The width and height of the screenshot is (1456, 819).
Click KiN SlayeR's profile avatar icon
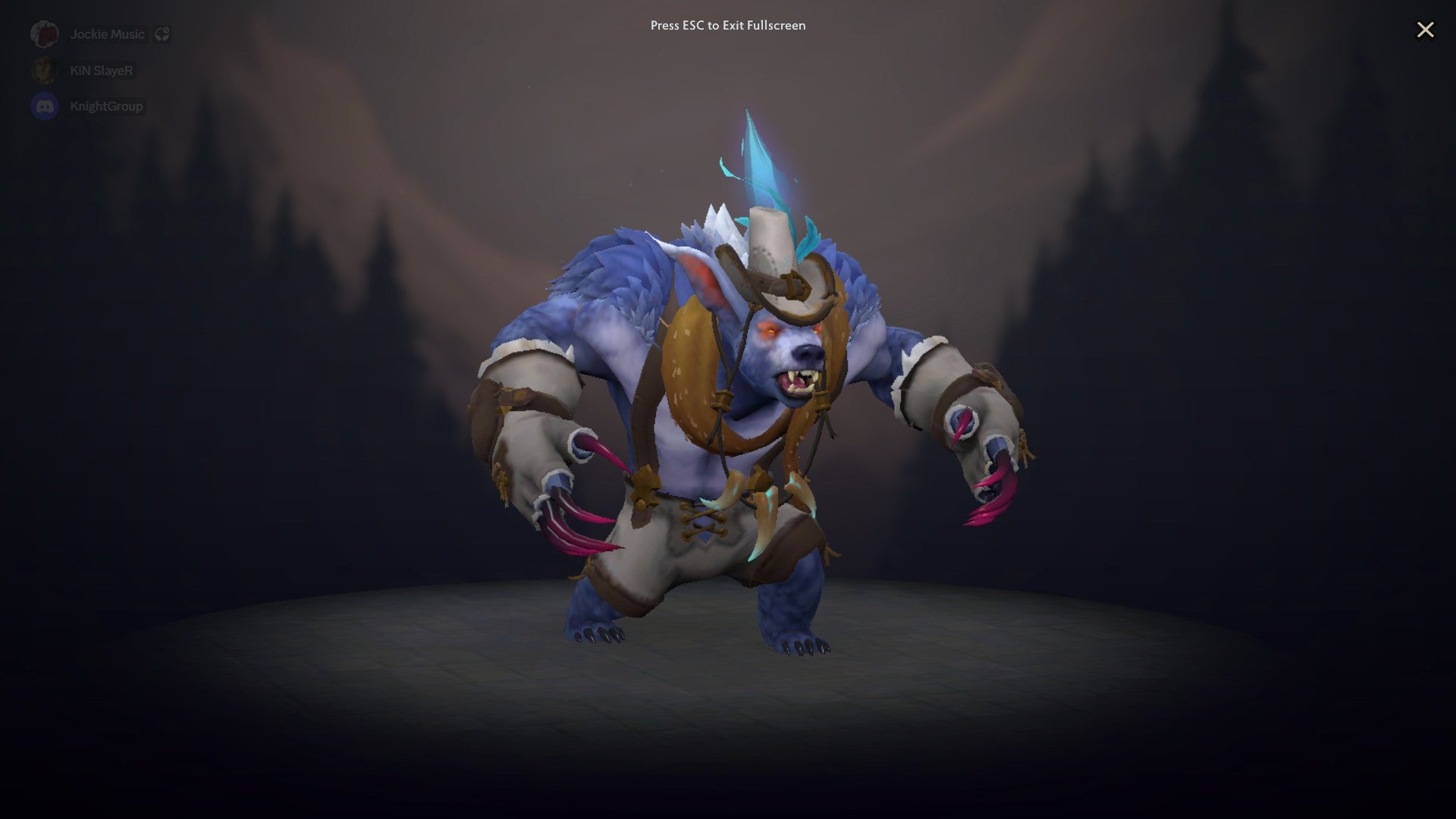44,70
